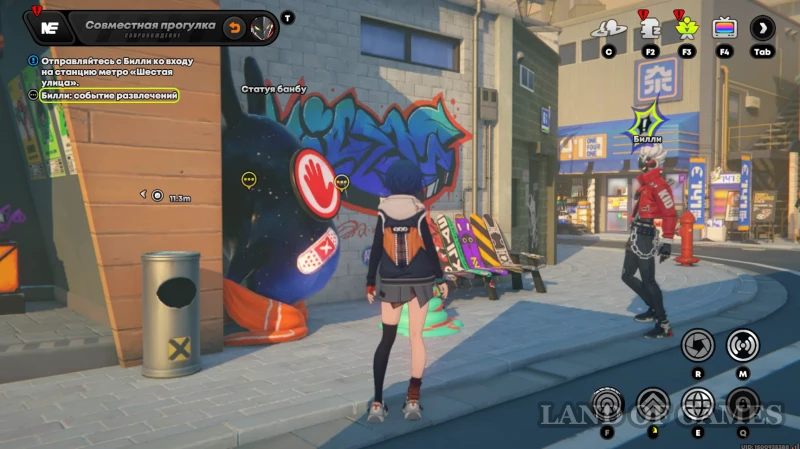The width and height of the screenshot is (800, 449).
Task: Click the yellow speech bubble beside the stop-hand sign
Action: (342, 182)
